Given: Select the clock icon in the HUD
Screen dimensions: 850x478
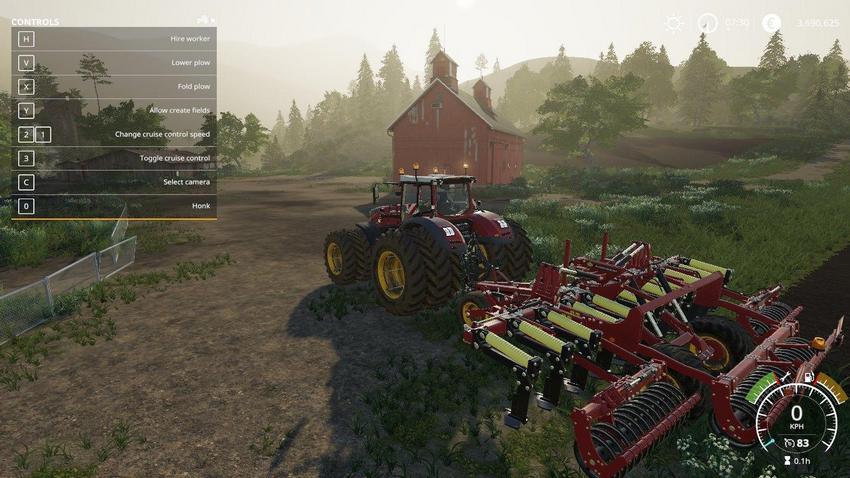Looking at the screenshot, I should pyautogui.click(x=707, y=22).
